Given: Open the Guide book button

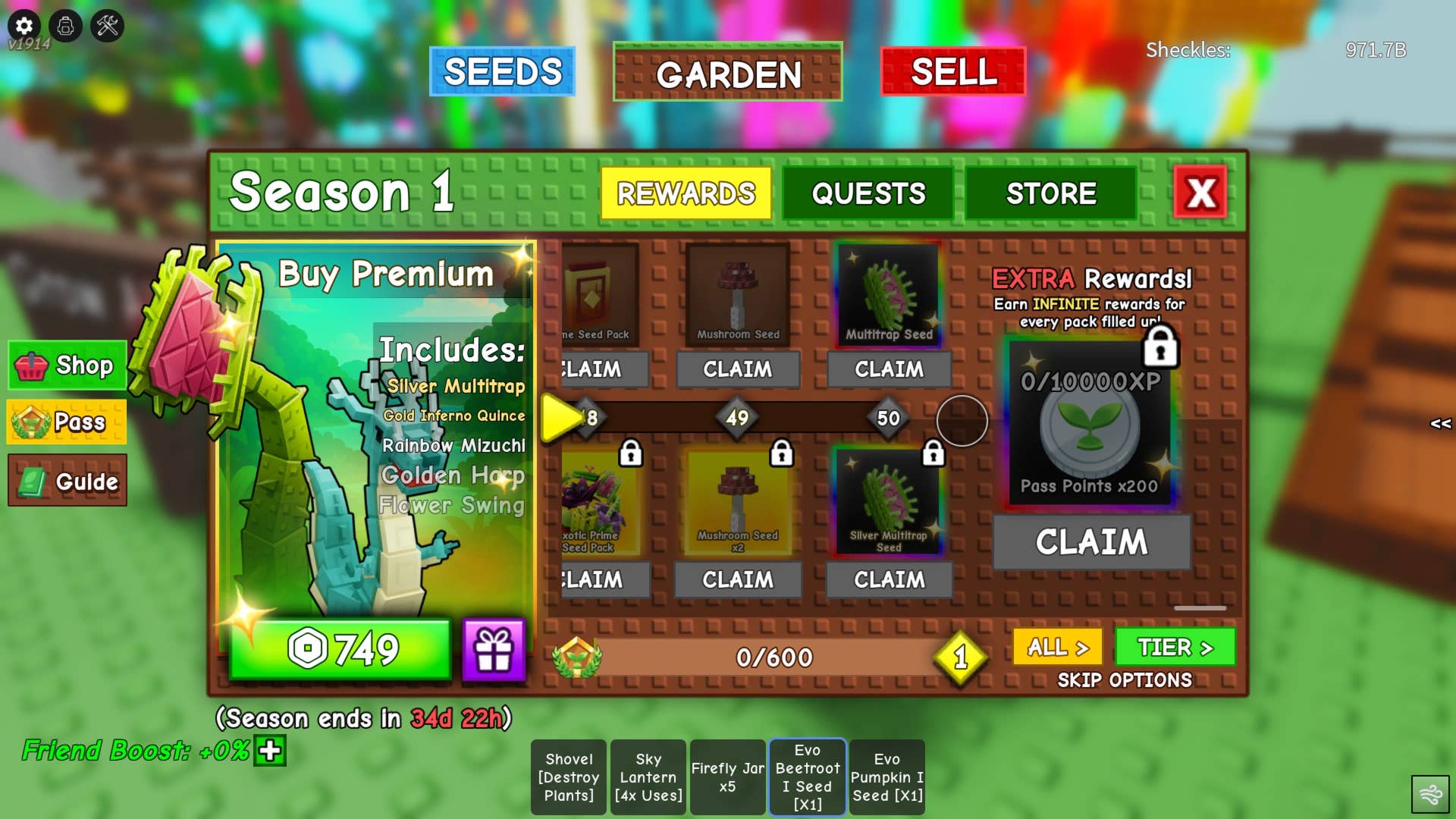Looking at the screenshot, I should pyautogui.click(x=67, y=481).
